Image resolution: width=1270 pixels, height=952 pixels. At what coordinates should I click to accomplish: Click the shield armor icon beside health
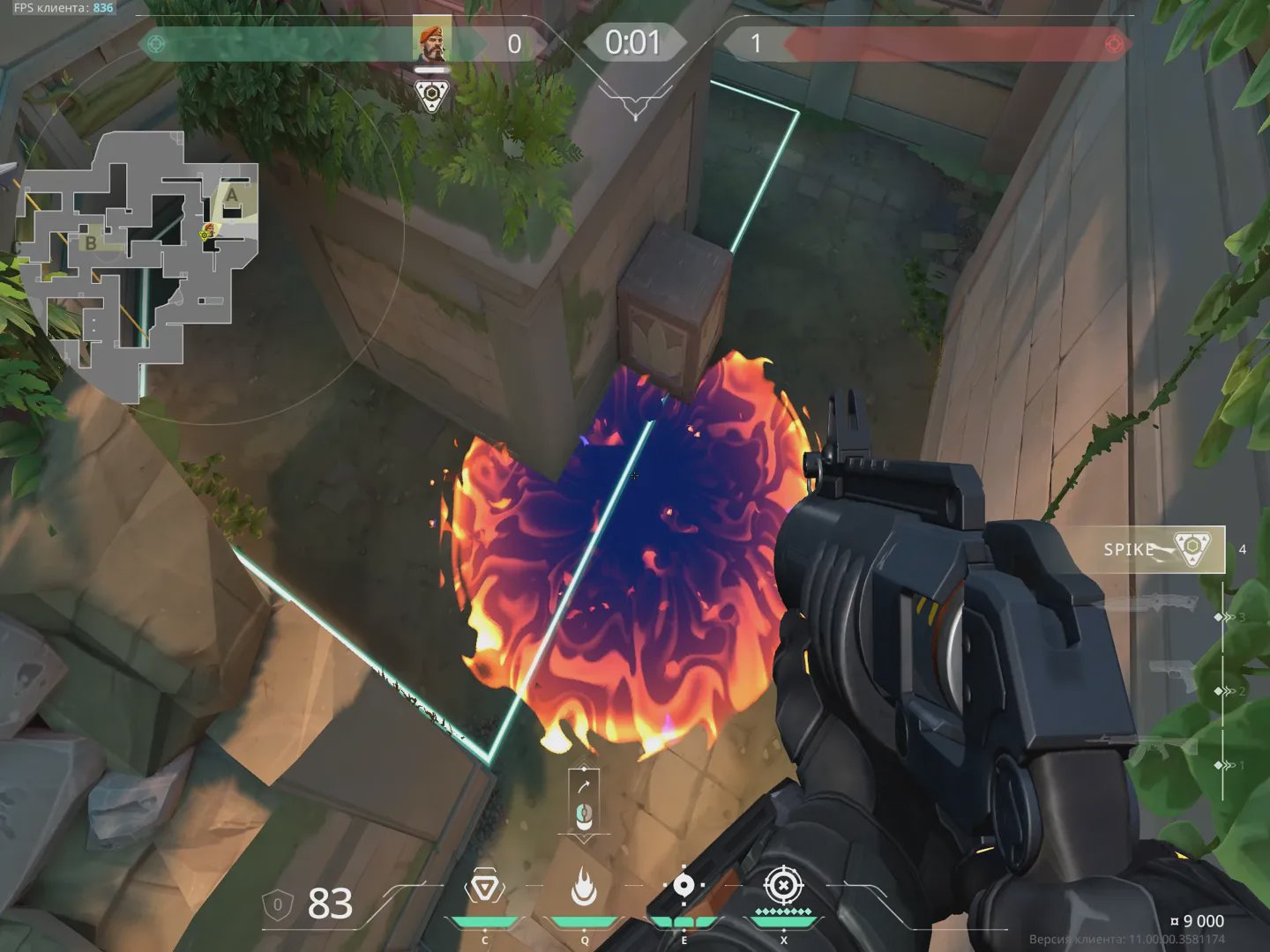[278, 904]
